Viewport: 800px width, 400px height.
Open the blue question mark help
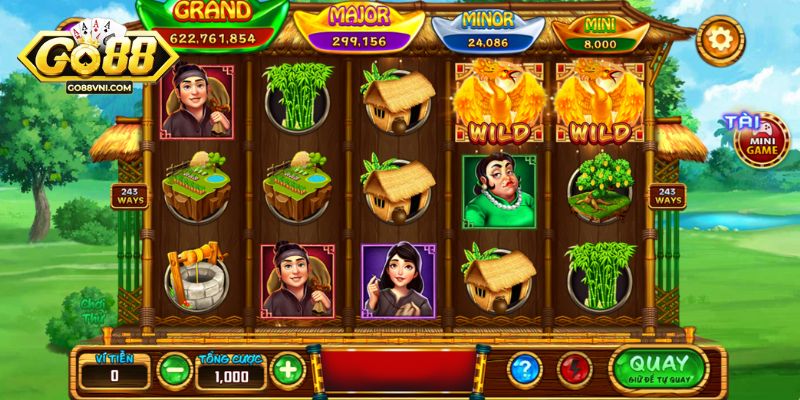click(522, 369)
